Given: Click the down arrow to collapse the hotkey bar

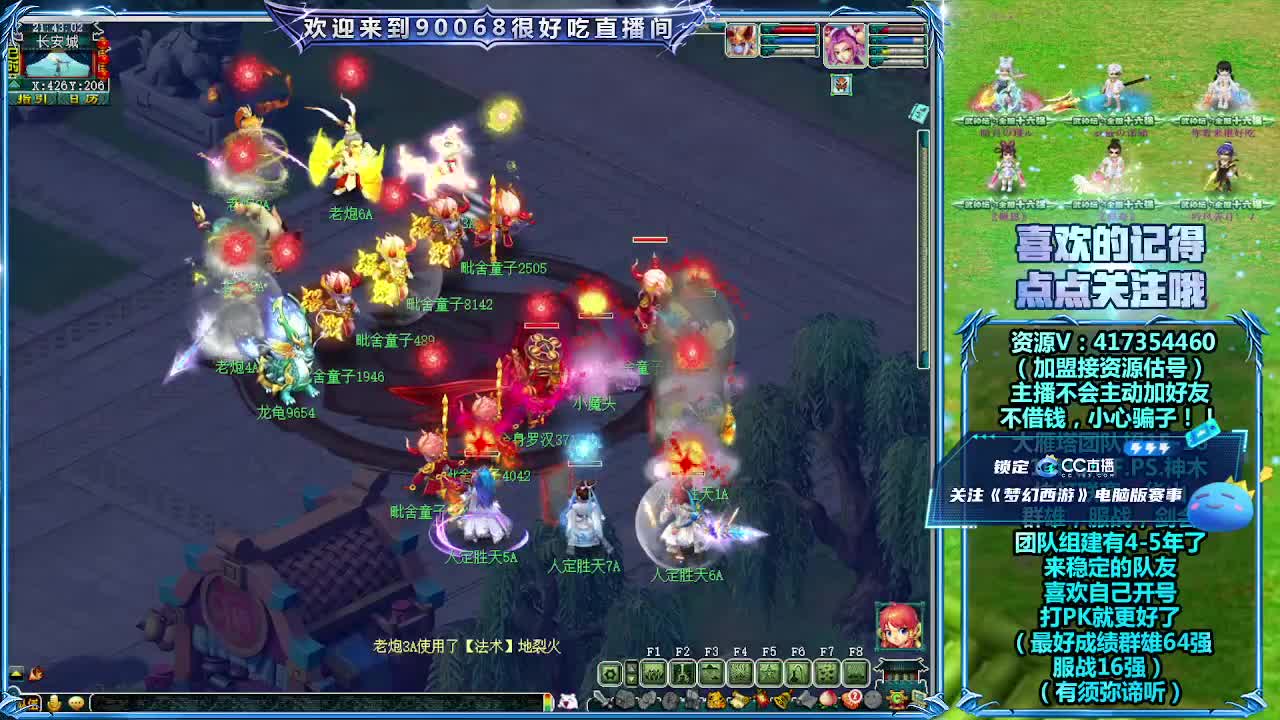Looking at the screenshot, I should pos(630,680).
